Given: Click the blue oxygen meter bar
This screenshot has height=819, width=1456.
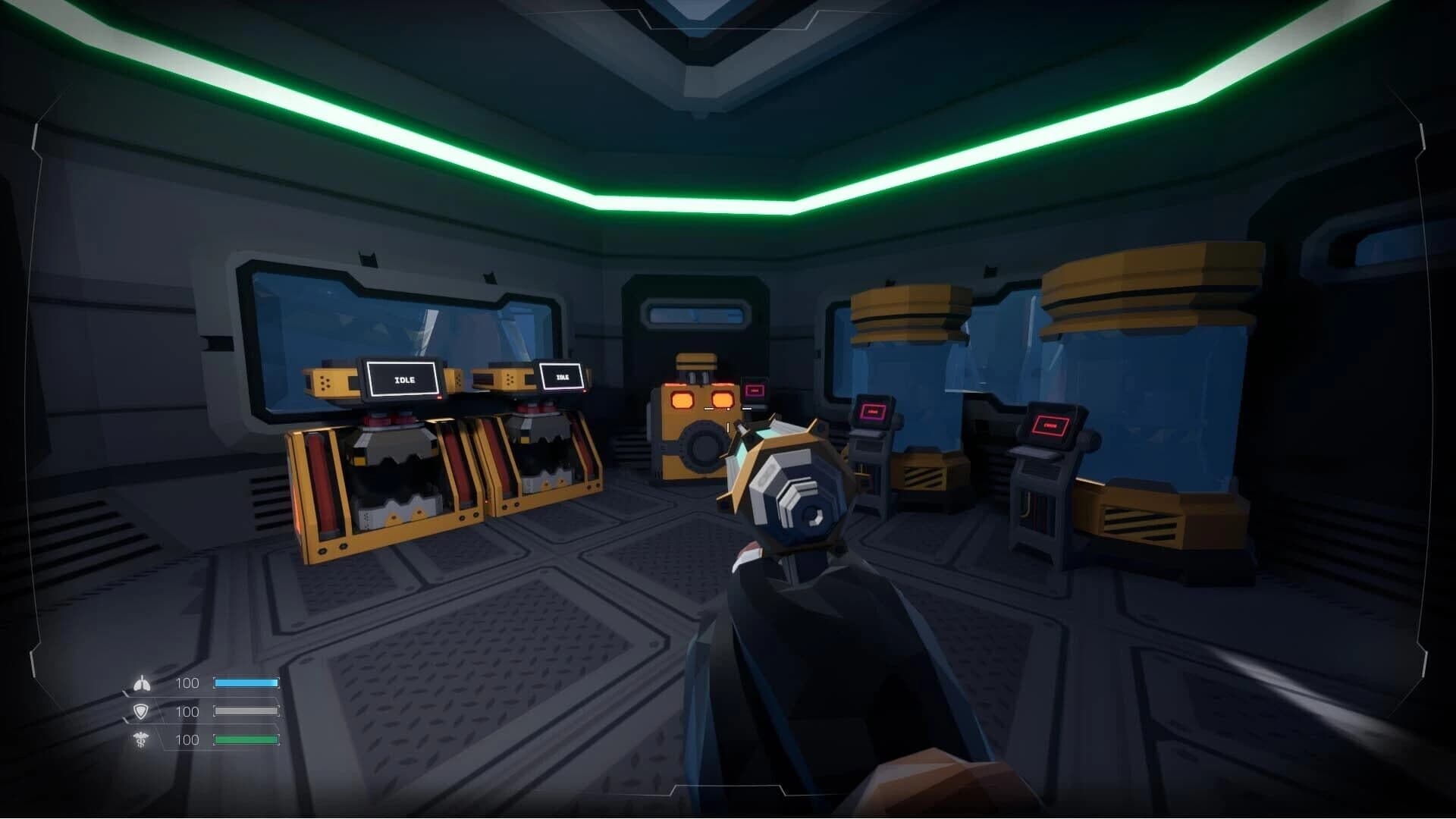Looking at the screenshot, I should (x=246, y=682).
